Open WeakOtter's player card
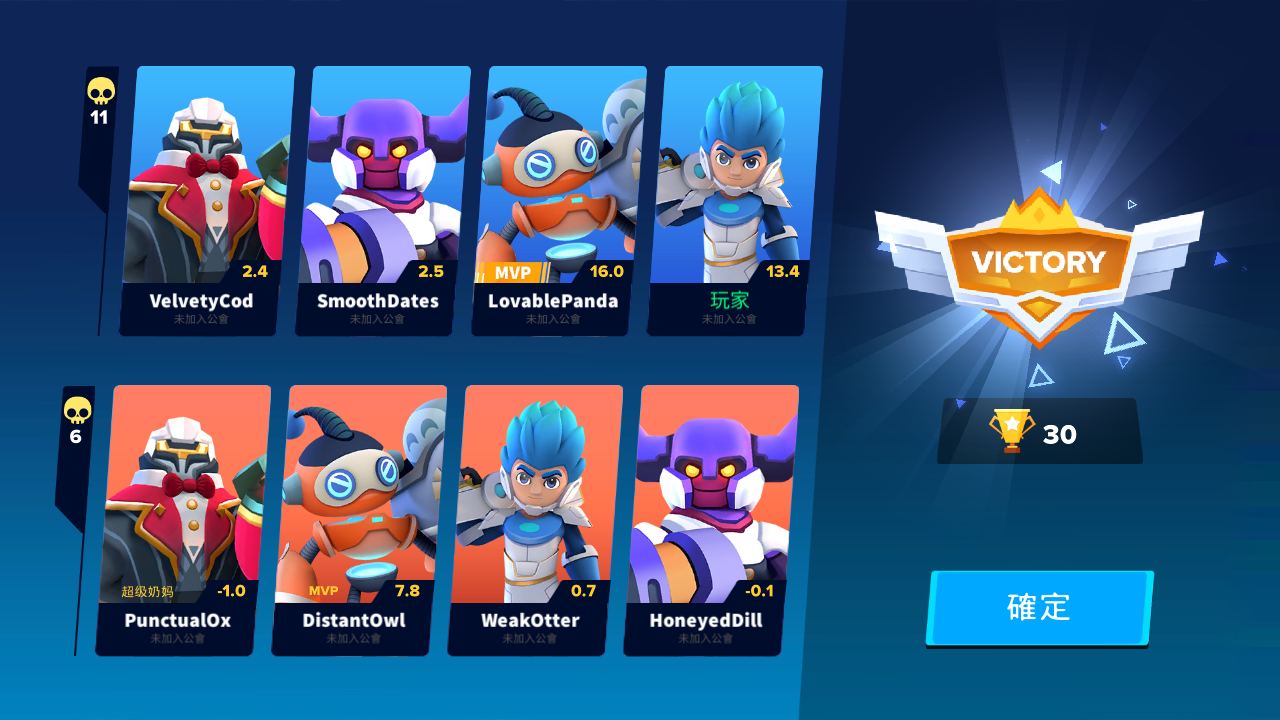 pyautogui.click(x=534, y=520)
